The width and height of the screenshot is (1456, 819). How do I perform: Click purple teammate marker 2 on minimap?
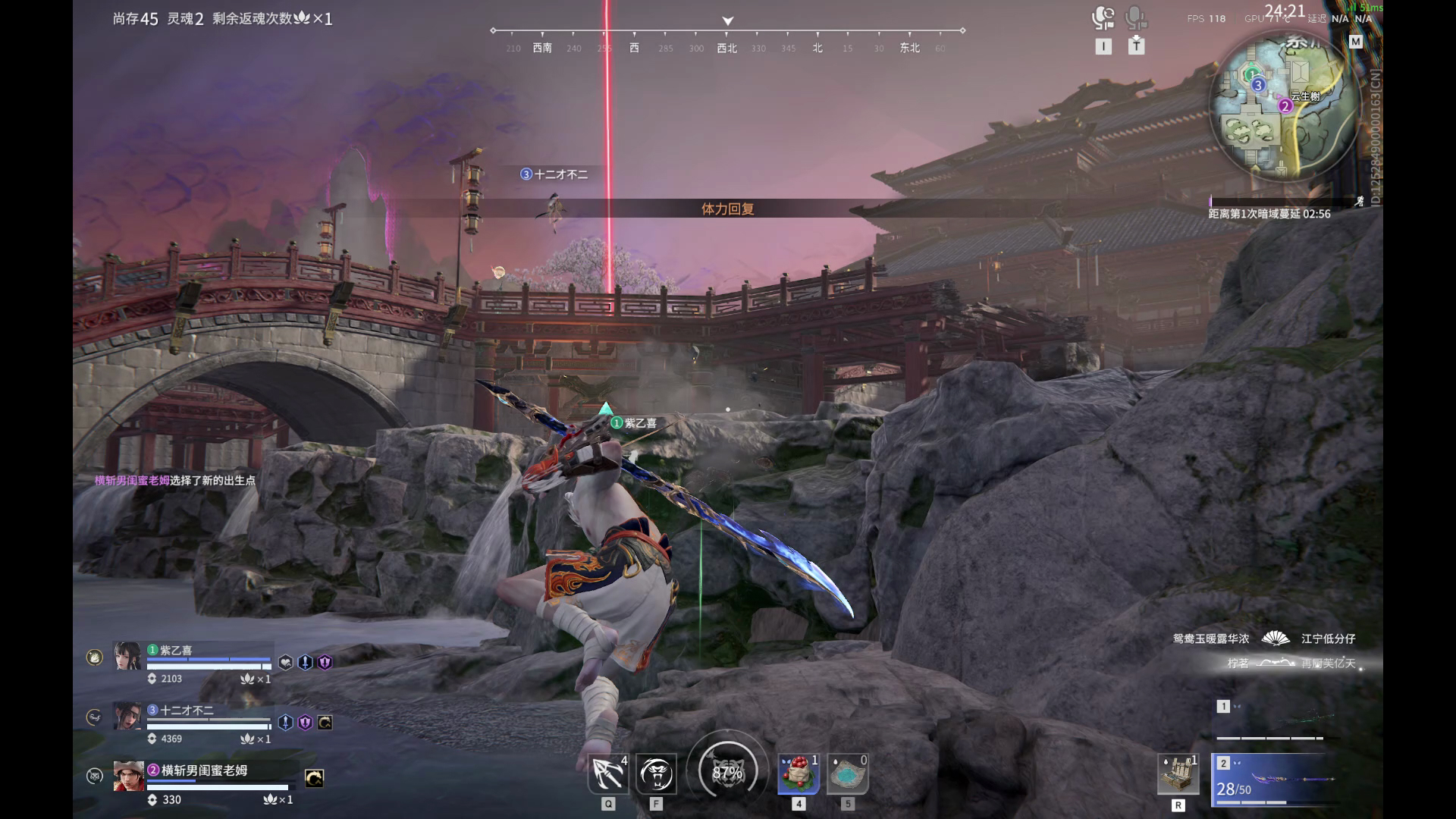pos(1285,106)
